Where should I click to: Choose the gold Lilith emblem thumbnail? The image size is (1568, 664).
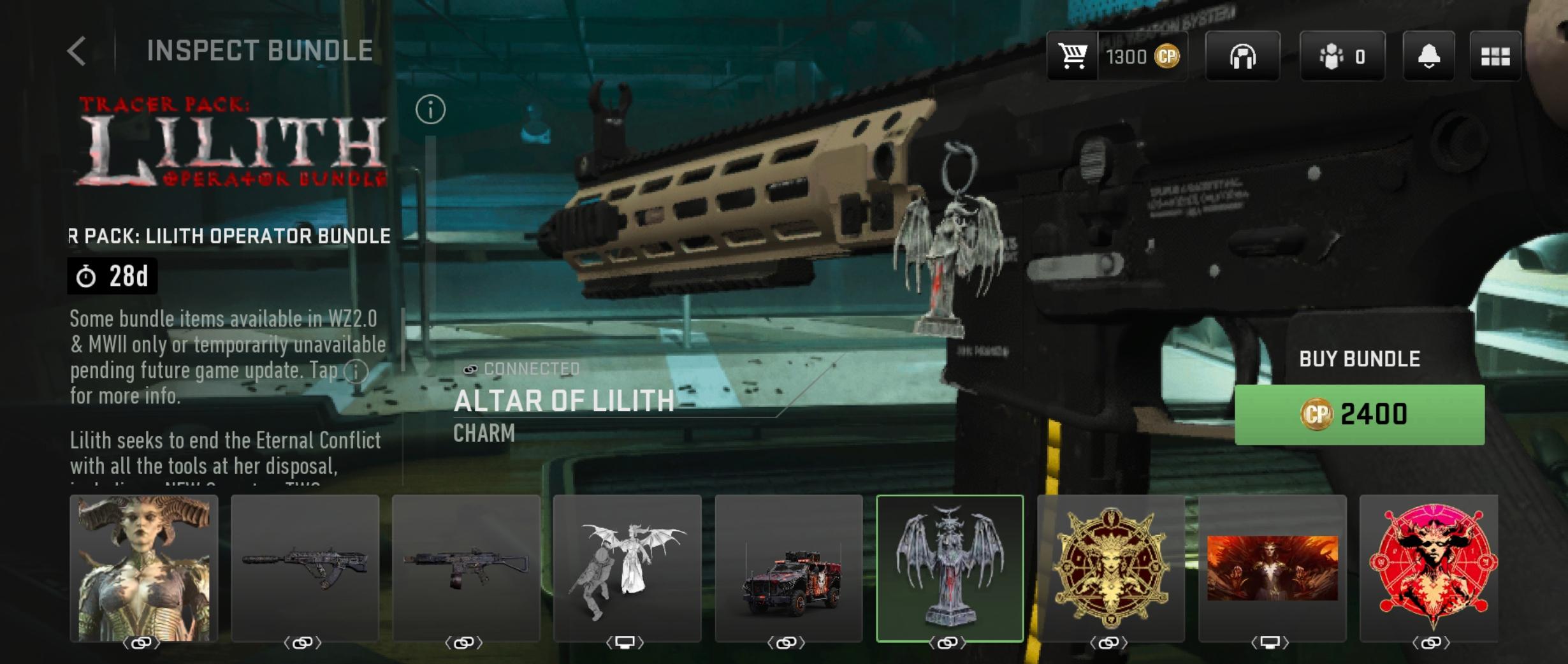click(1111, 568)
